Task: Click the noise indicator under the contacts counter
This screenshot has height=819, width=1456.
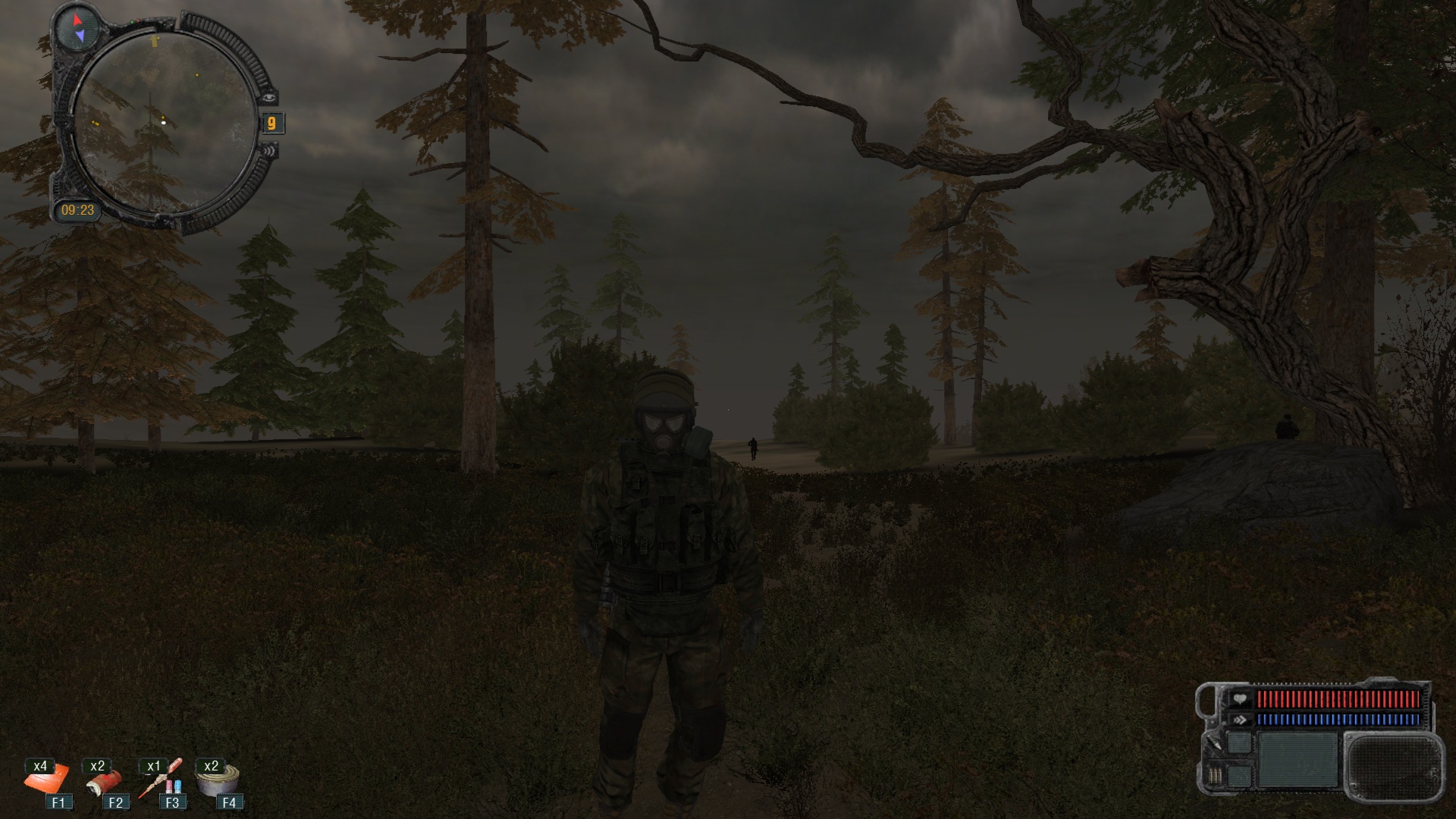Action: tap(270, 152)
